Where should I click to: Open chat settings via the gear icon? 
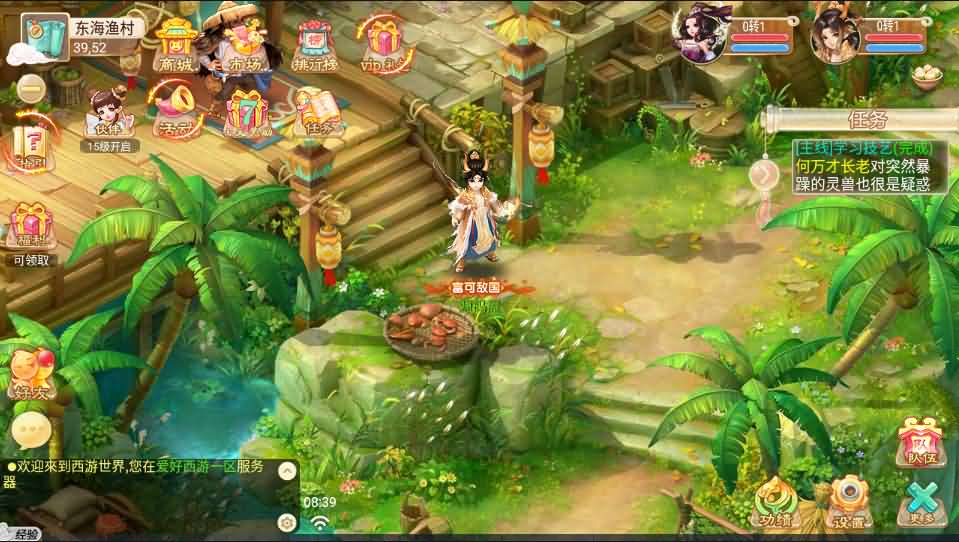click(287, 521)
